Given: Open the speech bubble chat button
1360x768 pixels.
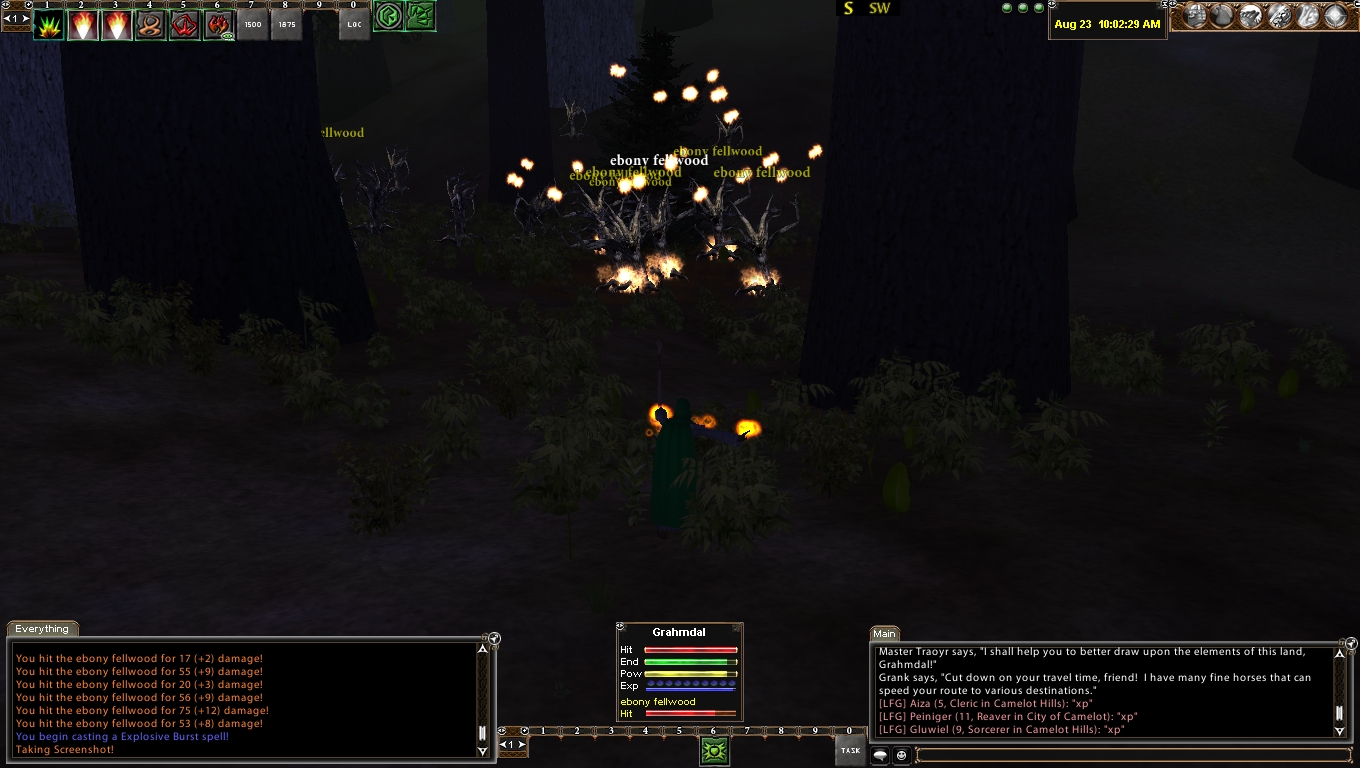Looking at the screenshot, I should (881, 756).
